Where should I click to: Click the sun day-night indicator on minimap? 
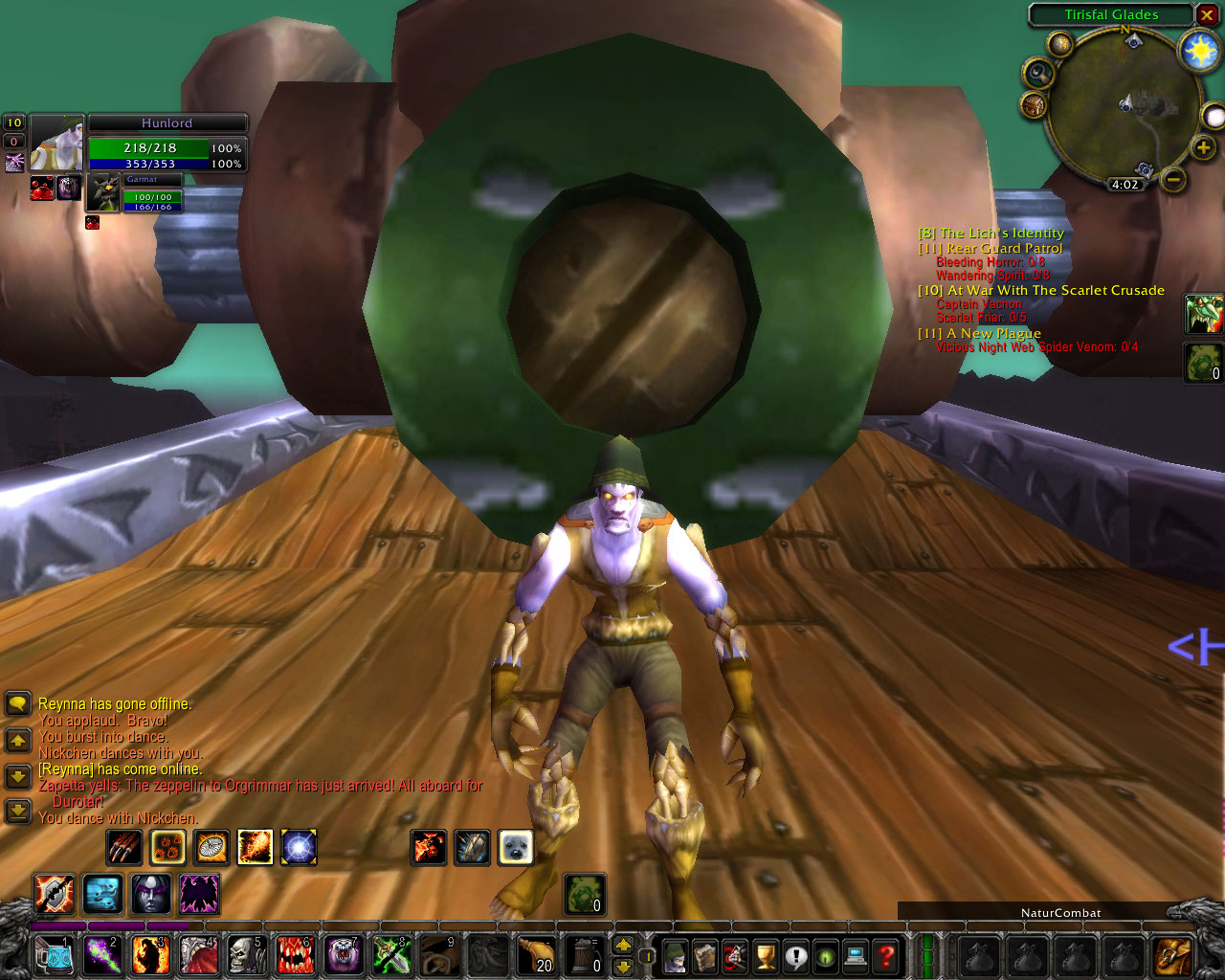(x=1199, y=50)
